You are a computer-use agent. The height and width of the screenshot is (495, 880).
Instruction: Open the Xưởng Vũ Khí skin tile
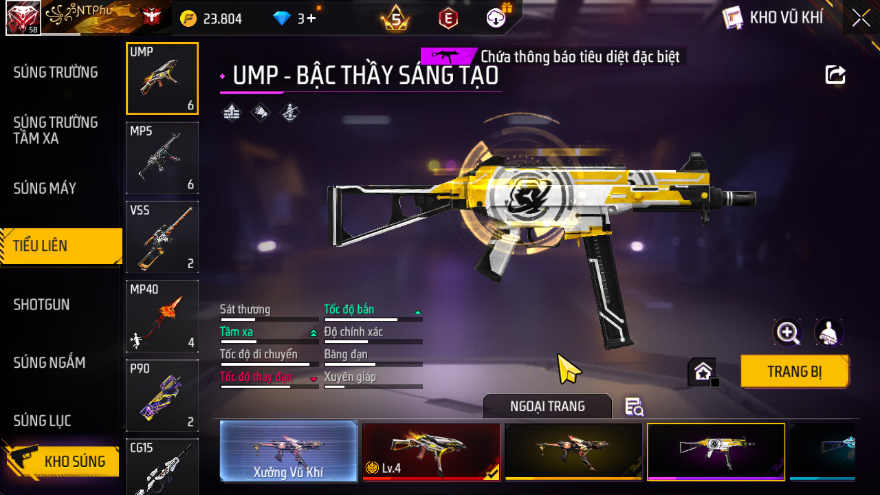tap(288, 452)
